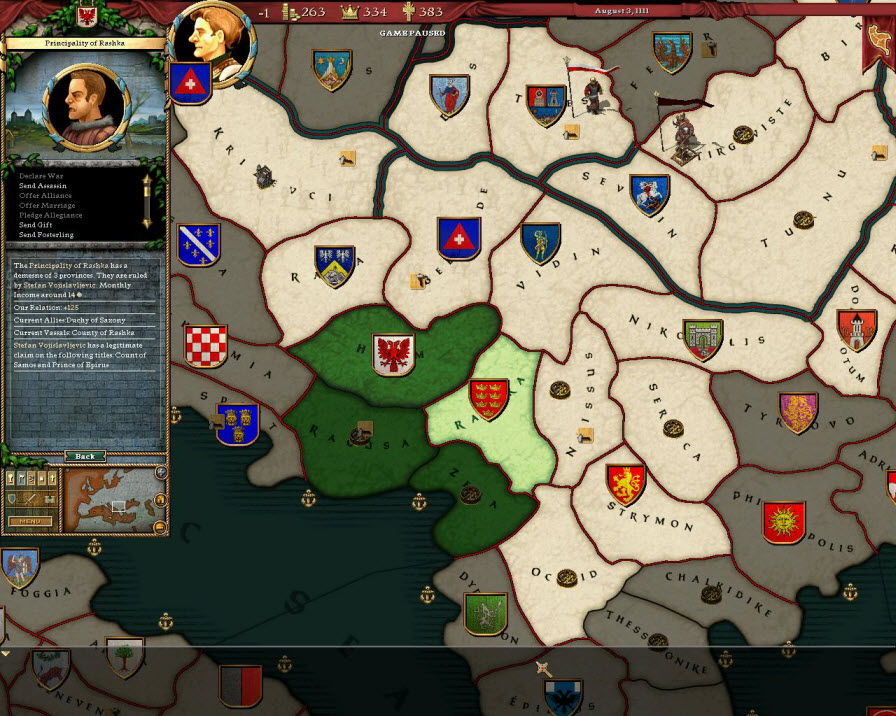Open your own ruler portrait
This screenshot has width=896, height=716.
[x=211, y=42]
